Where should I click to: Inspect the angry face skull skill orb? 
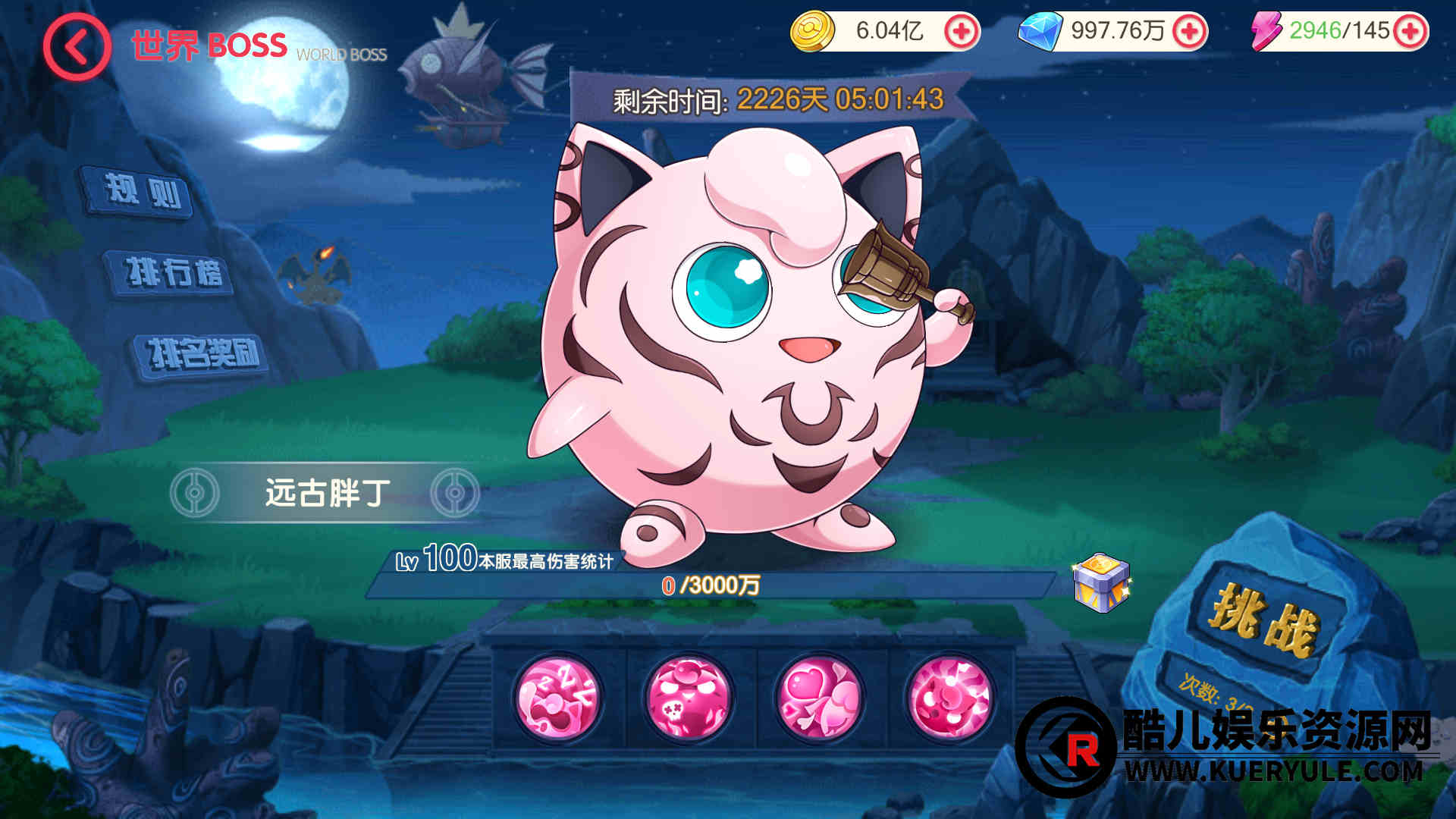pos(689,698)
